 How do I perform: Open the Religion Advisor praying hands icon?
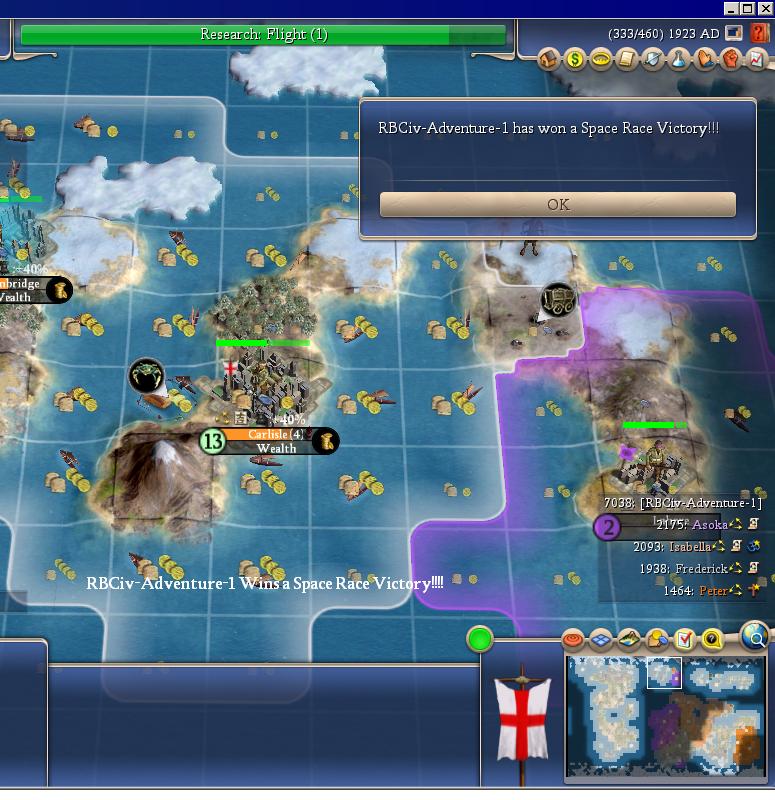[x=705, y=60]
